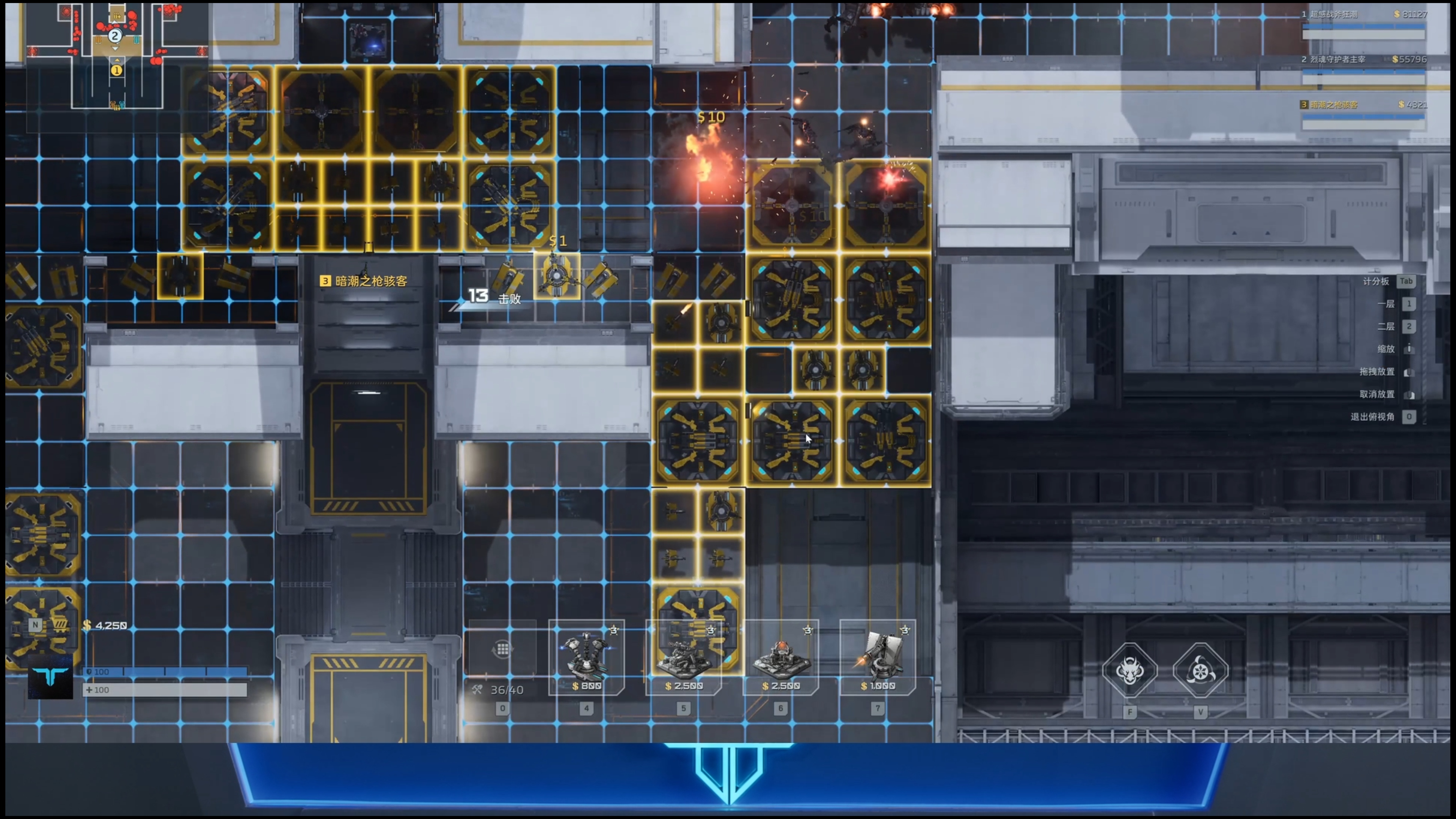Pick the $2,500 orange-dome turret card

pos(781,658)
